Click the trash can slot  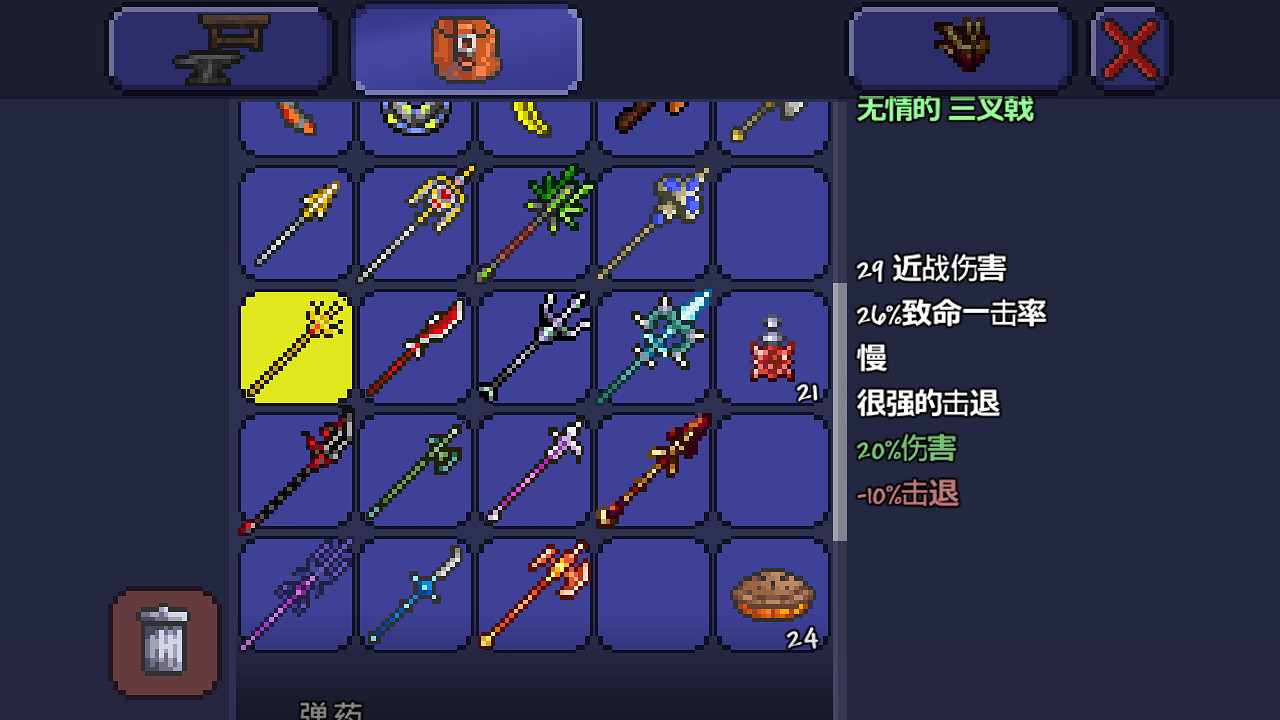pos(163,641)
